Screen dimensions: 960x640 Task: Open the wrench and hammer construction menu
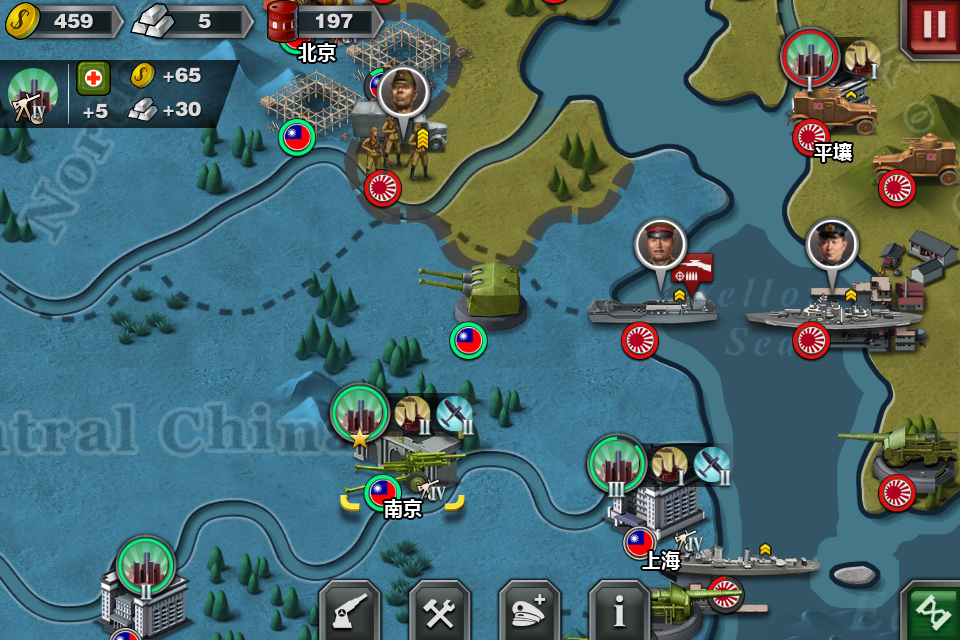coord(439,612)
